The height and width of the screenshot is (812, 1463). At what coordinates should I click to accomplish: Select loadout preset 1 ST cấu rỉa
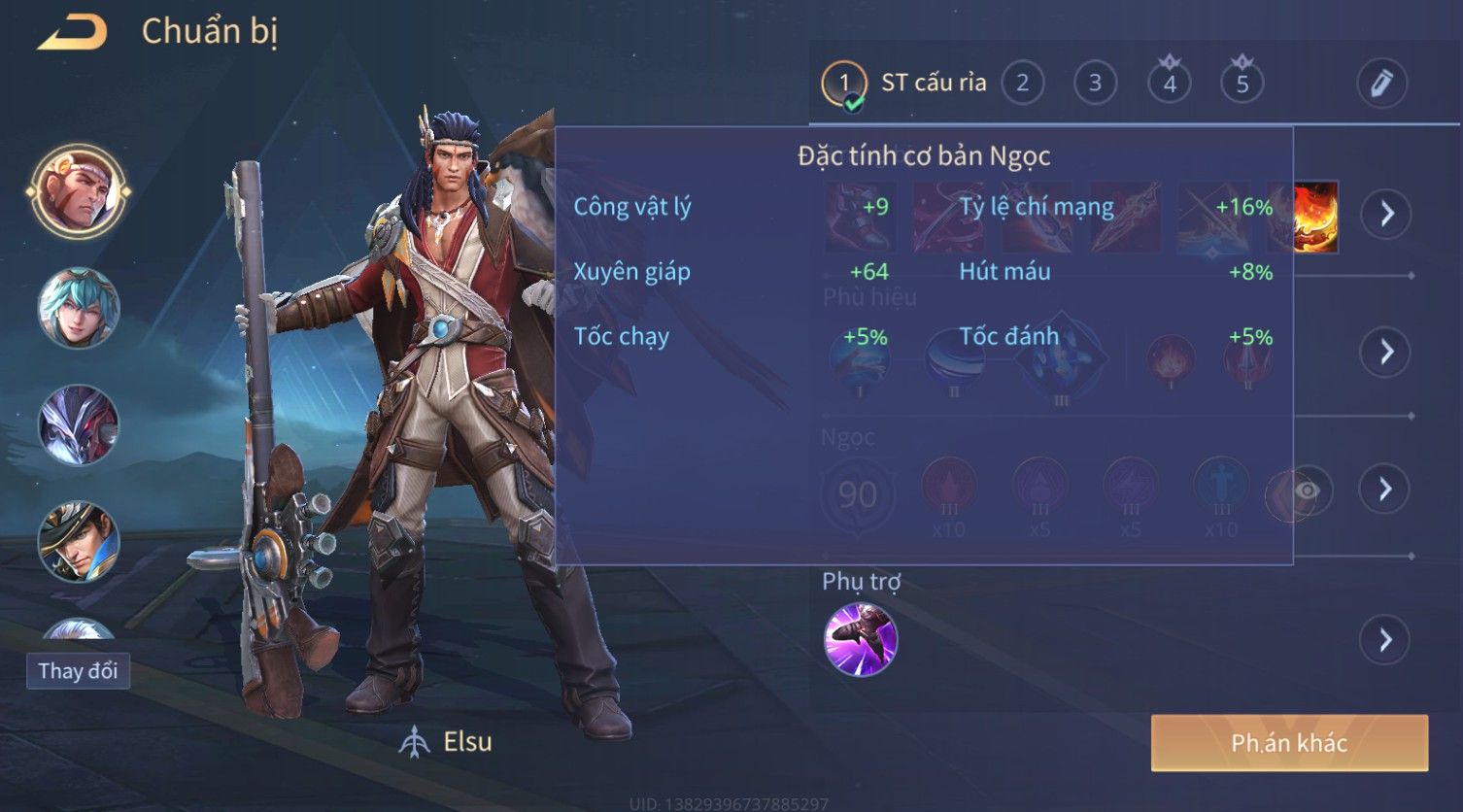(843, 84)
